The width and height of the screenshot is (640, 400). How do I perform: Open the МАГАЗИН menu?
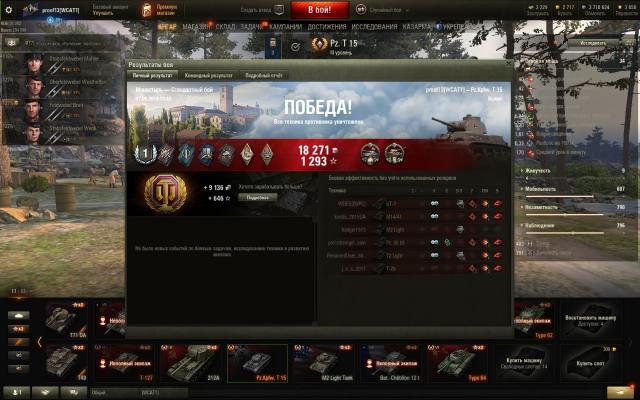point(196,26)
